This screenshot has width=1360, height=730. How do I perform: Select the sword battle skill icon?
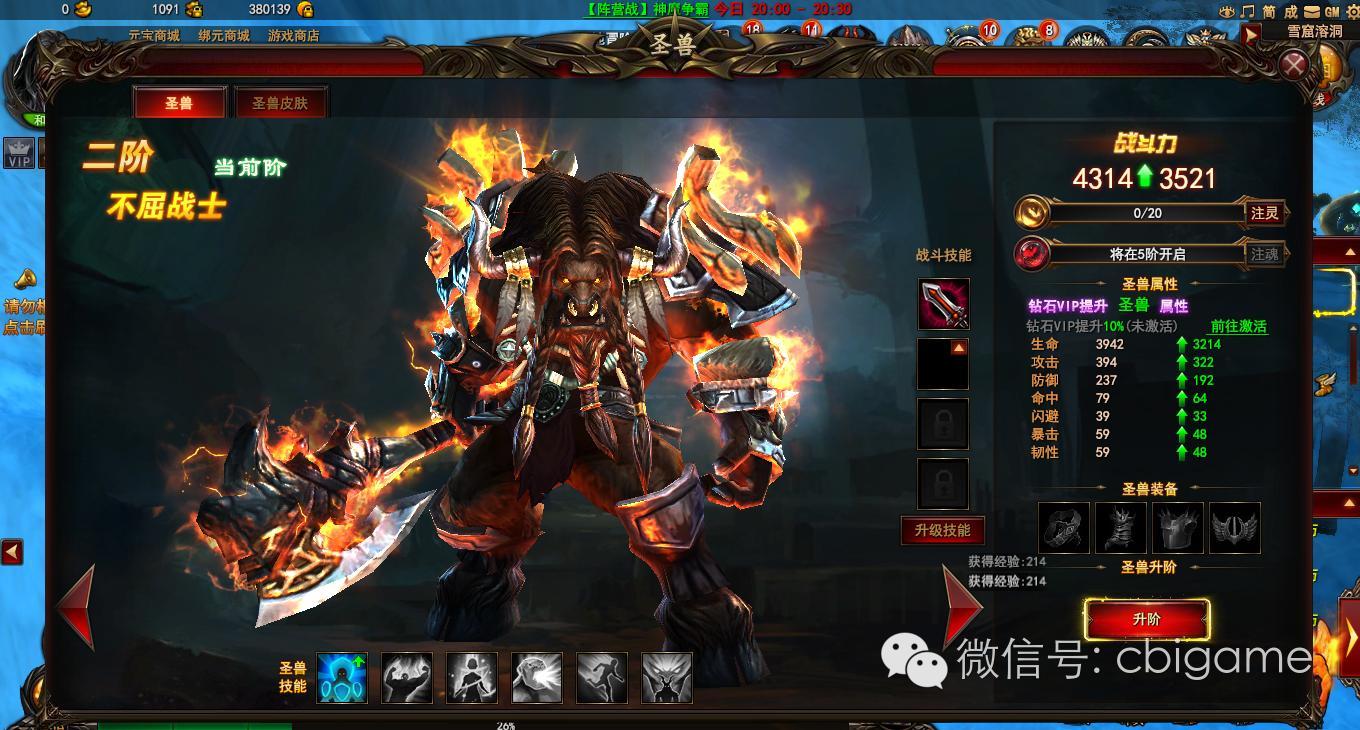click(x=943, y=304)
